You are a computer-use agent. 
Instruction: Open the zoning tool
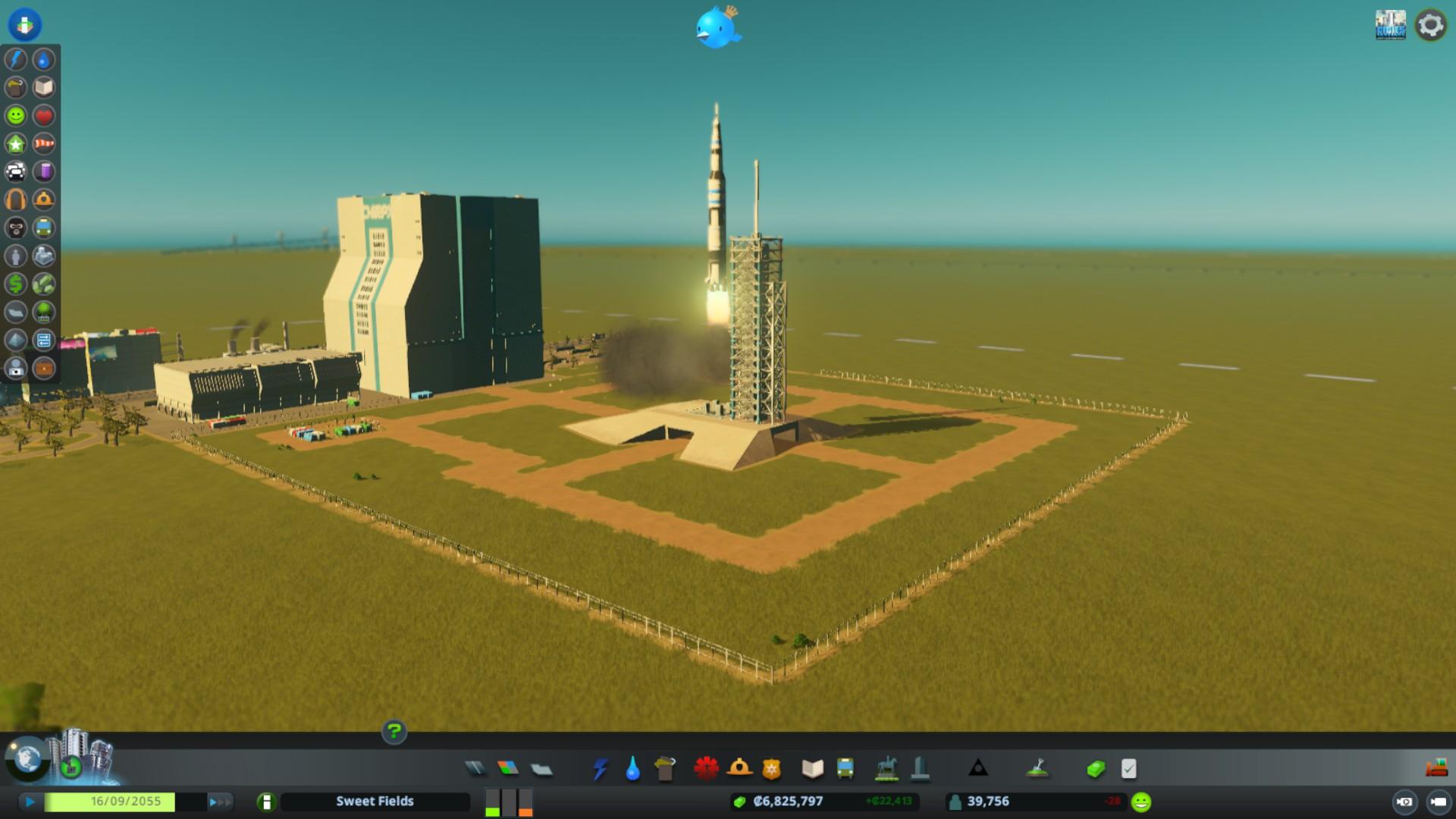point(508,769)
